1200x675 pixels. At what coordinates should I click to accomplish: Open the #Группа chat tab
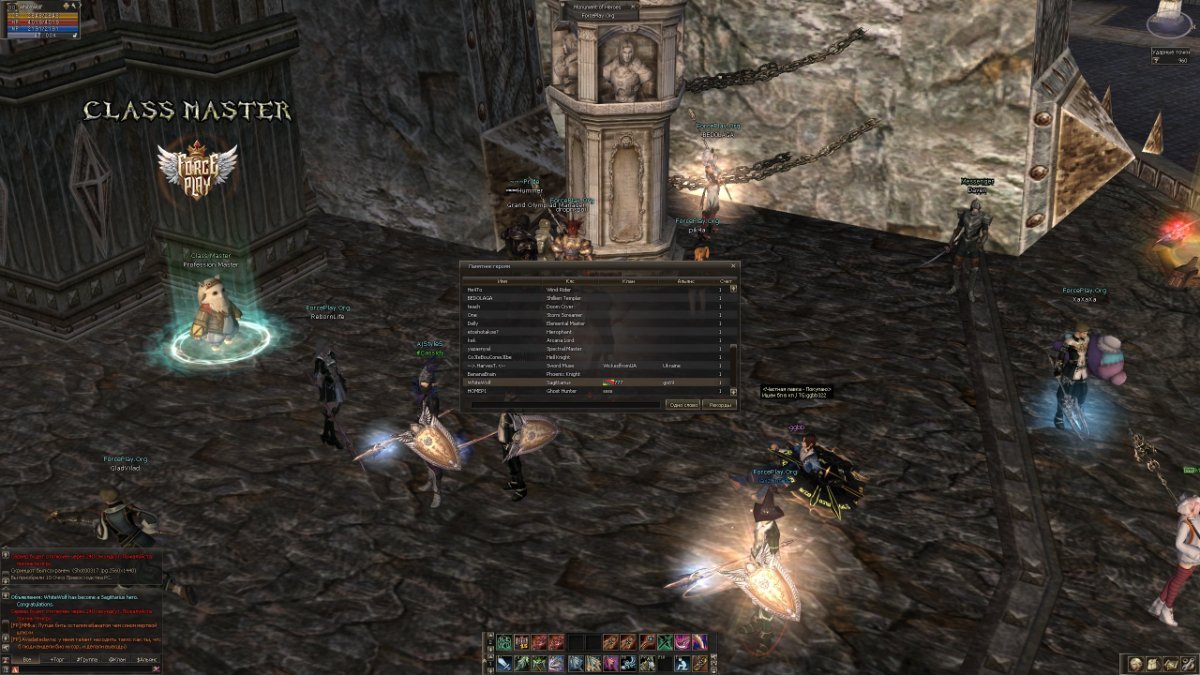point(88,660)
